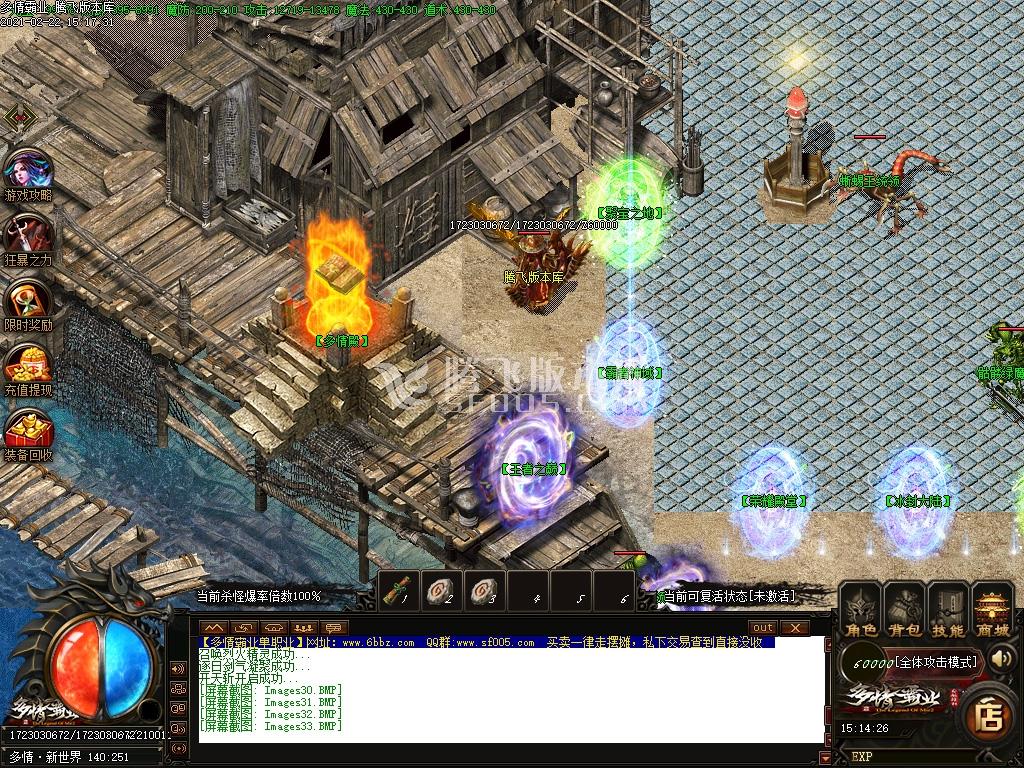
Task: Switch the 全体攻击模式 attack mode
Action: [x=935, y=662]
